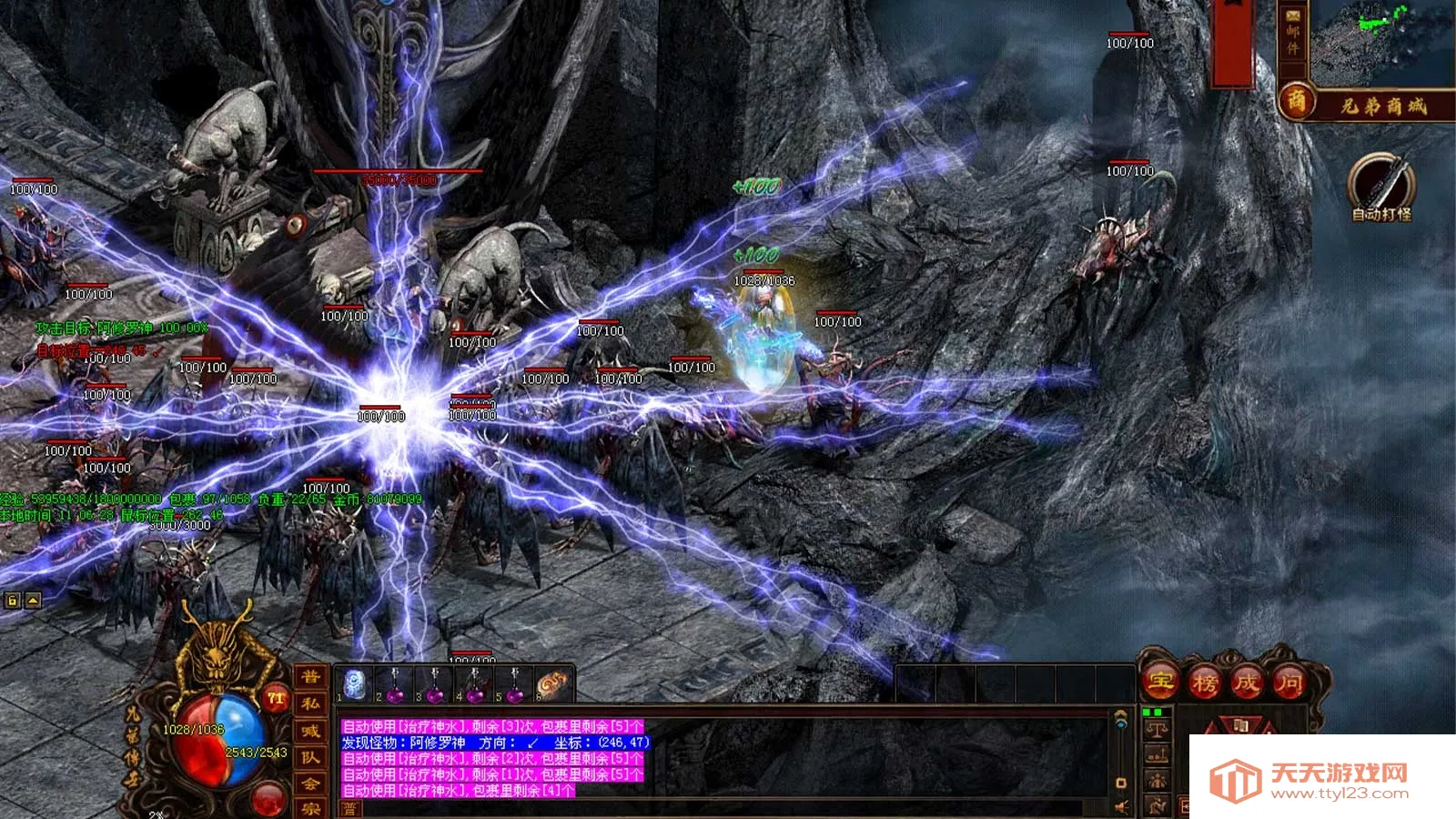This screenshot has height=819, width=1456.
Task: Click the chat sound speaker icon
Action: coord(1122,806)
